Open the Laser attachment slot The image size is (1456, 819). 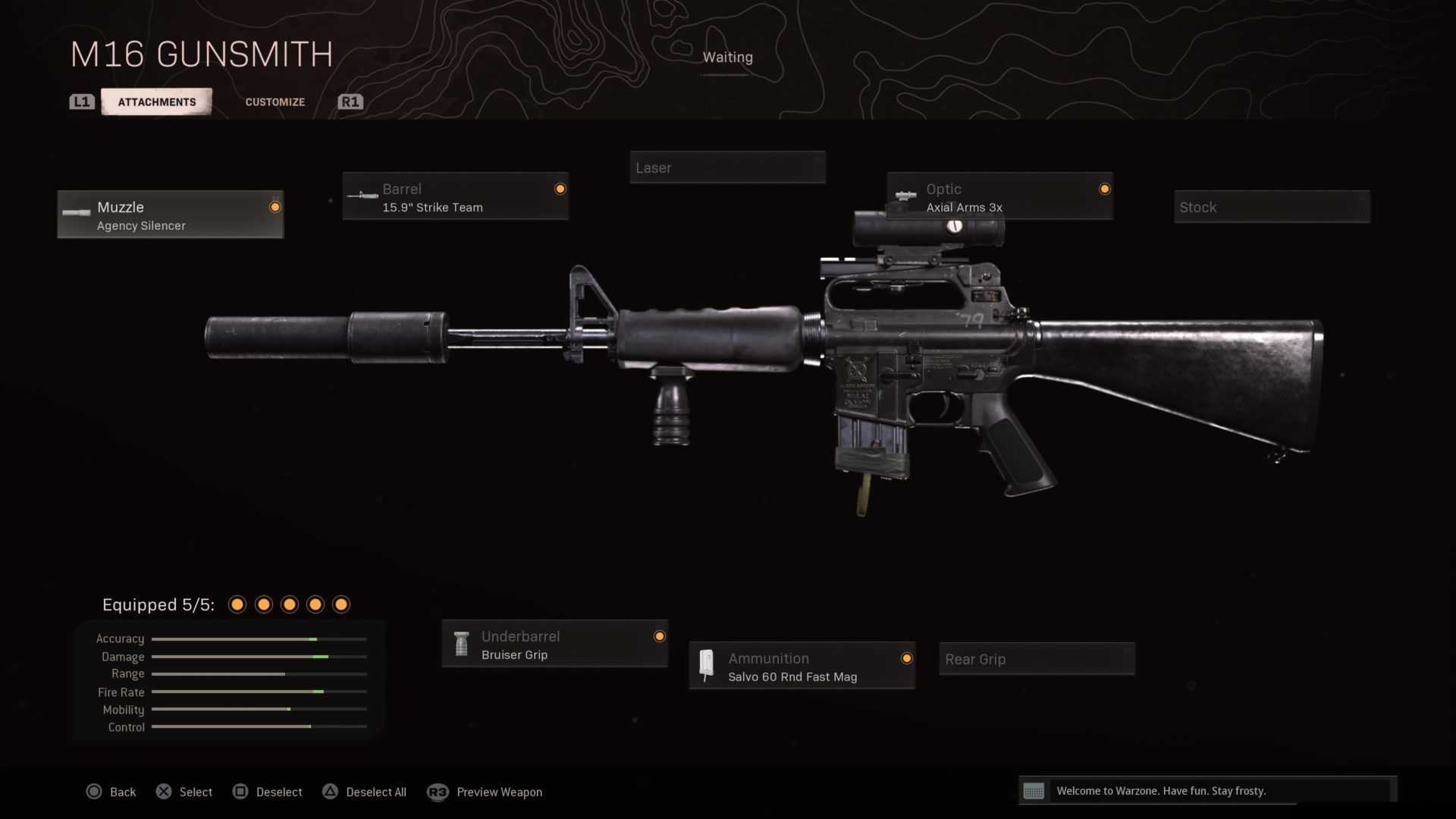[727, 168]
